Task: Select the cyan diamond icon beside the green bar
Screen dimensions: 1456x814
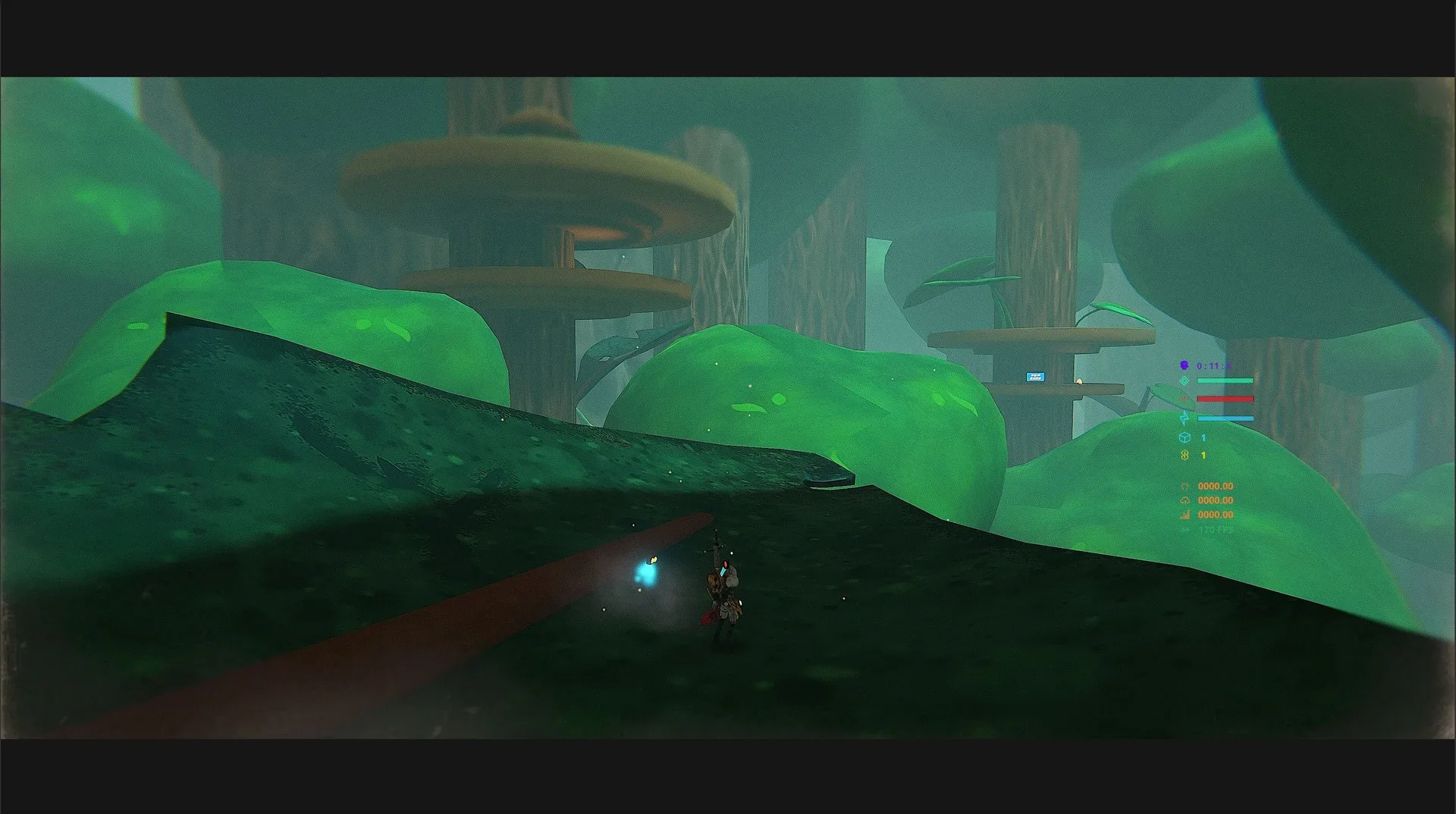Action: click(1185, 381)
